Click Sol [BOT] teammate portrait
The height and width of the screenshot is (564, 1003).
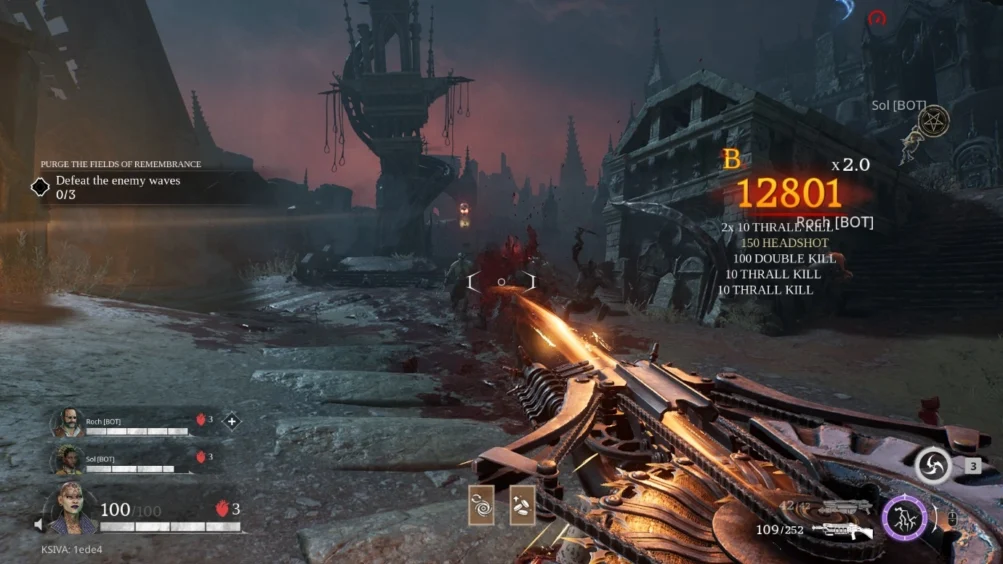point(68,459)
